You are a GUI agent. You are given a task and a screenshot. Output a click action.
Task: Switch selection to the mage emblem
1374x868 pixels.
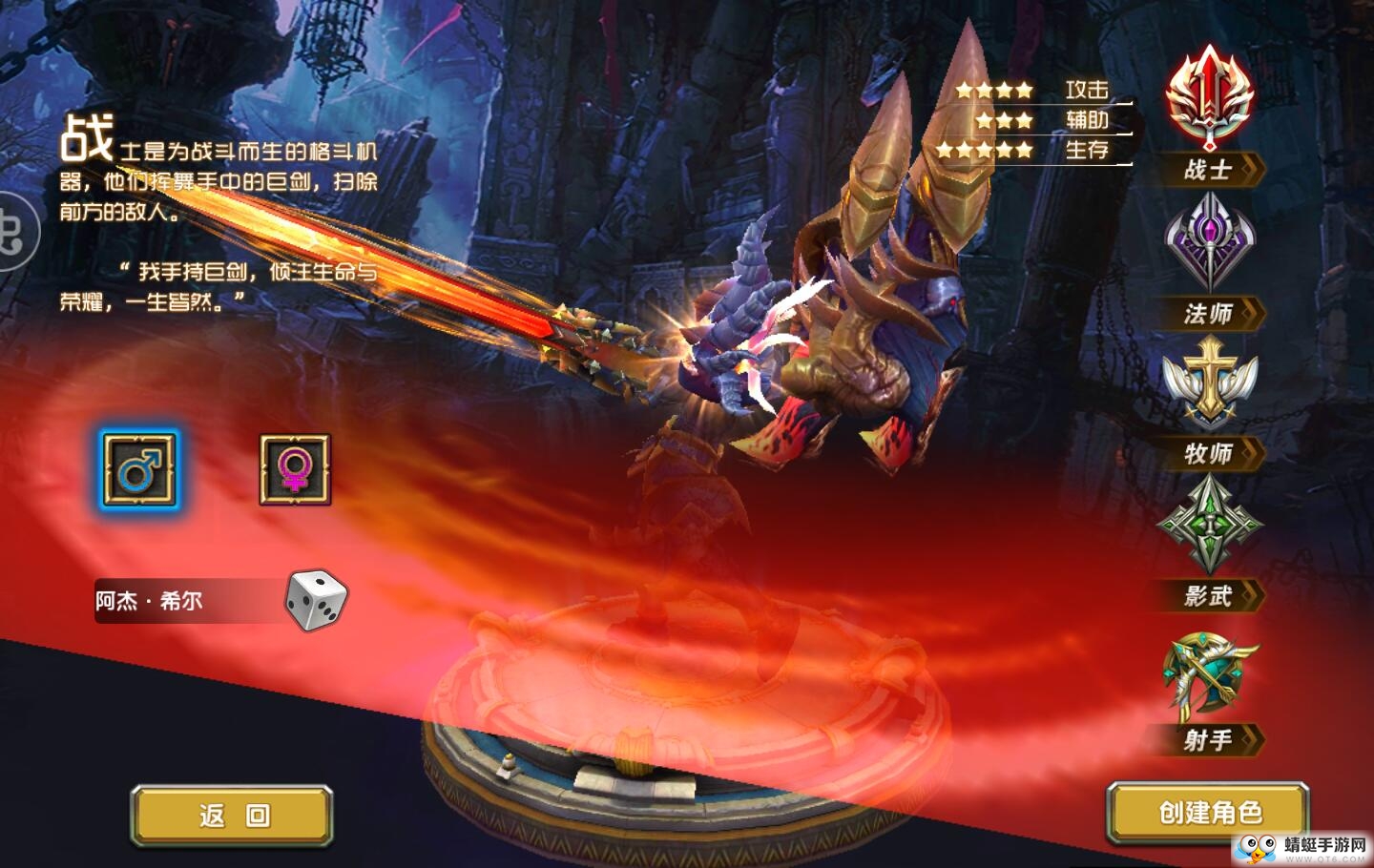coord(1210,243)
